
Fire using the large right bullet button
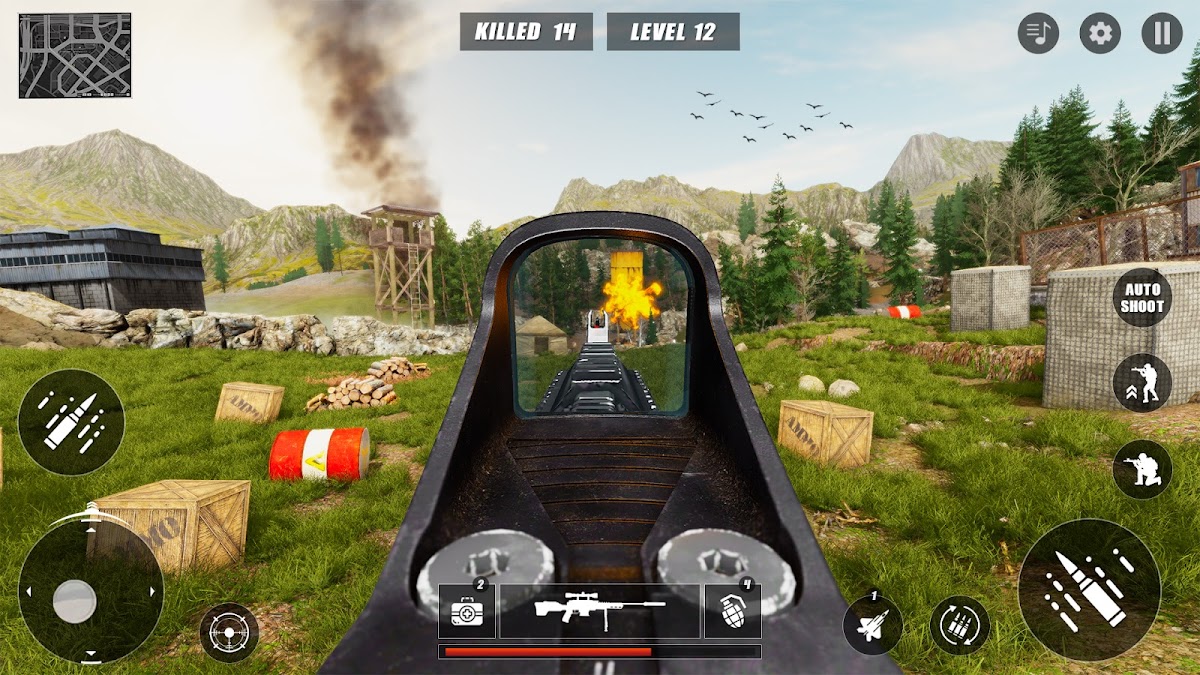(x=1089, y=590)
